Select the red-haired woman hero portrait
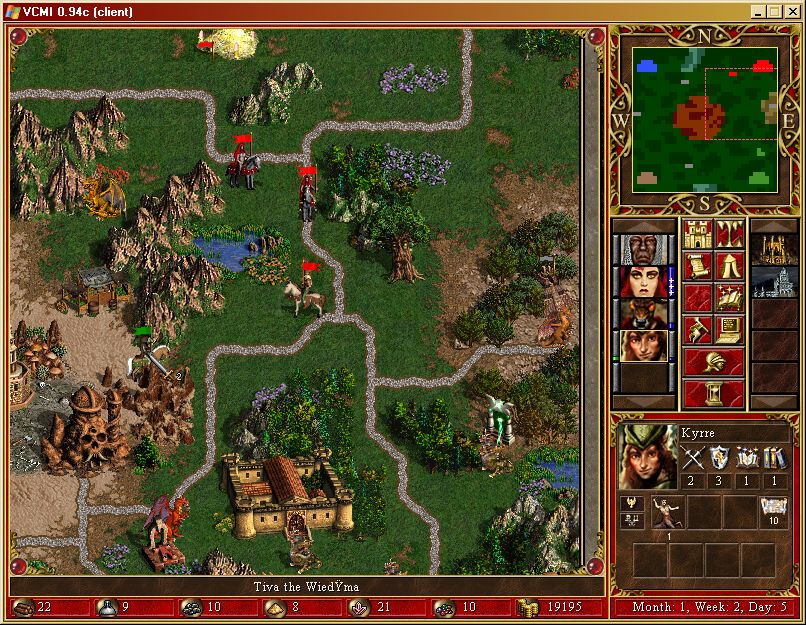This screenshot has height=625, width=806. point(635,282)
